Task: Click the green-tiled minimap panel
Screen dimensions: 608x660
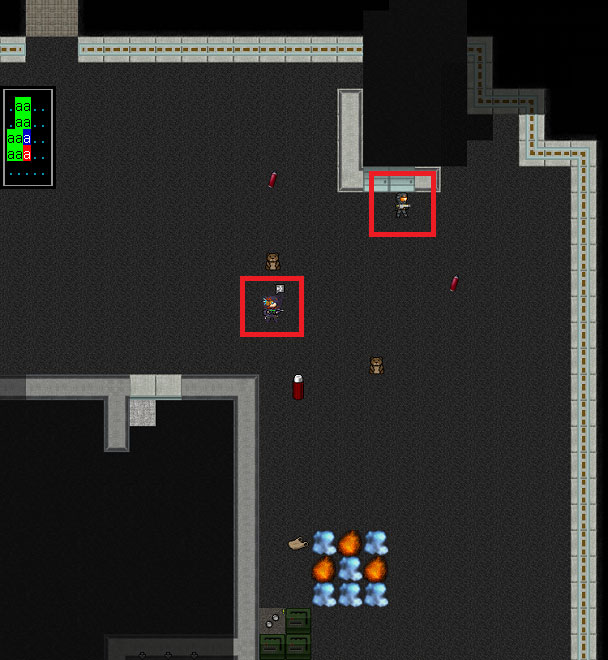Action: tap(28, 137)
